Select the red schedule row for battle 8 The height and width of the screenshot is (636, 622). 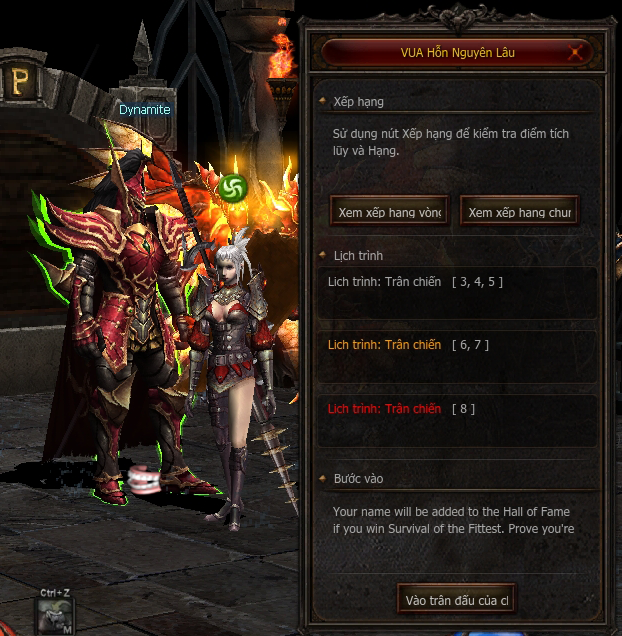tap(457, 409)
